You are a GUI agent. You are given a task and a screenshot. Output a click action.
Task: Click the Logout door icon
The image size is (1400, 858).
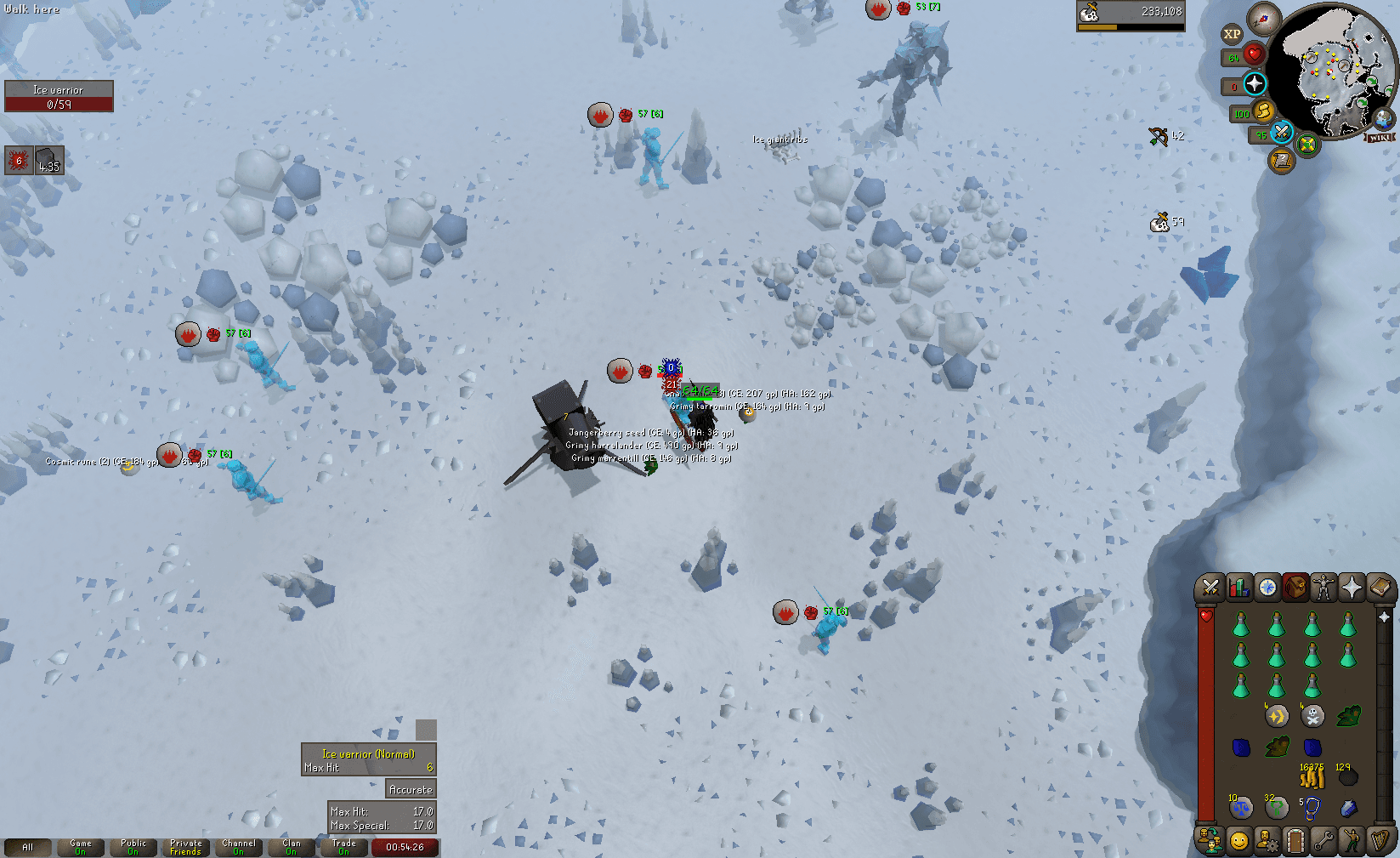[x=1297, y=840]
